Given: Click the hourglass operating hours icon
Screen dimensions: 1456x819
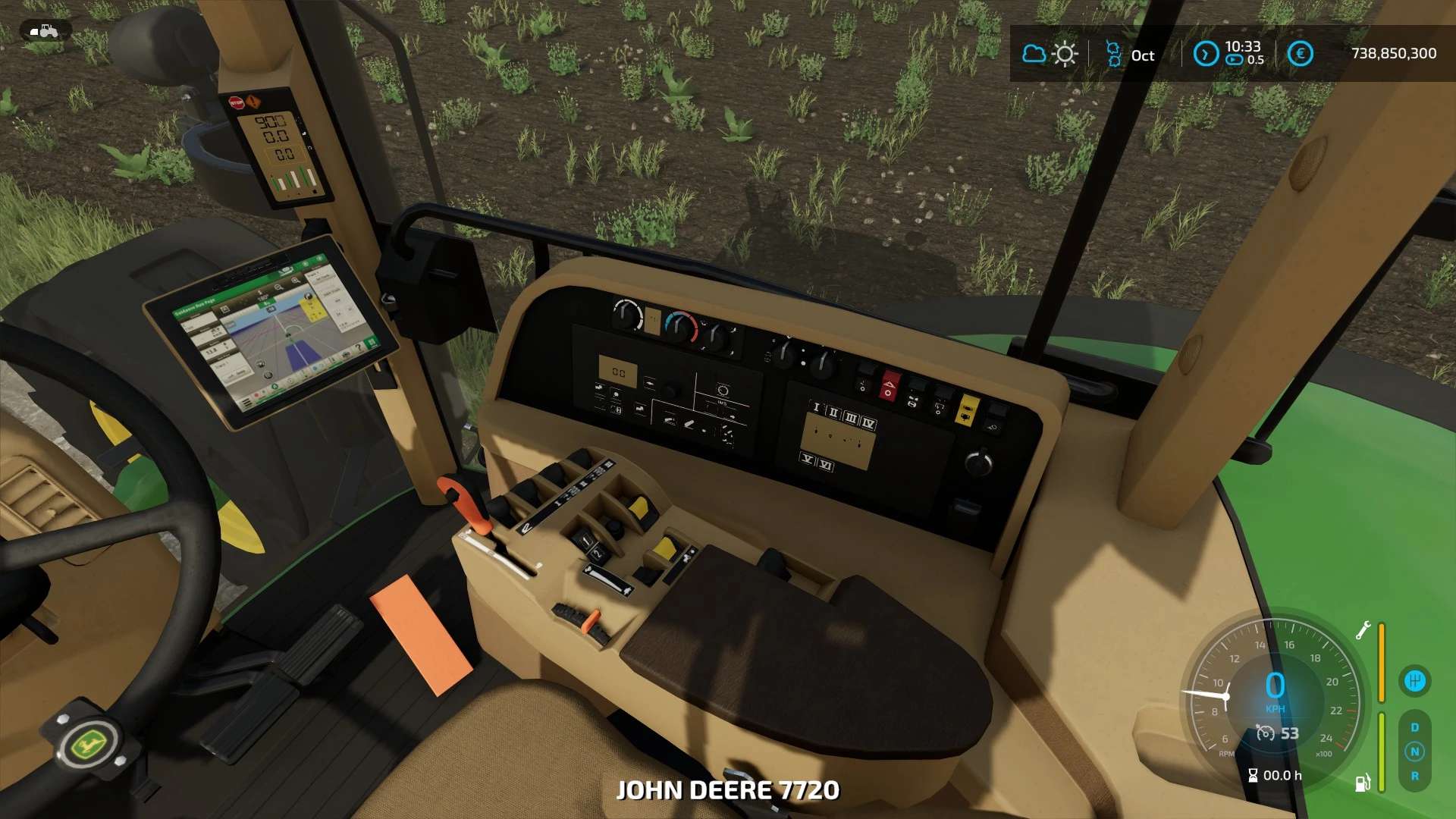Looking at the screenshot, I should tap(1253, 775).
